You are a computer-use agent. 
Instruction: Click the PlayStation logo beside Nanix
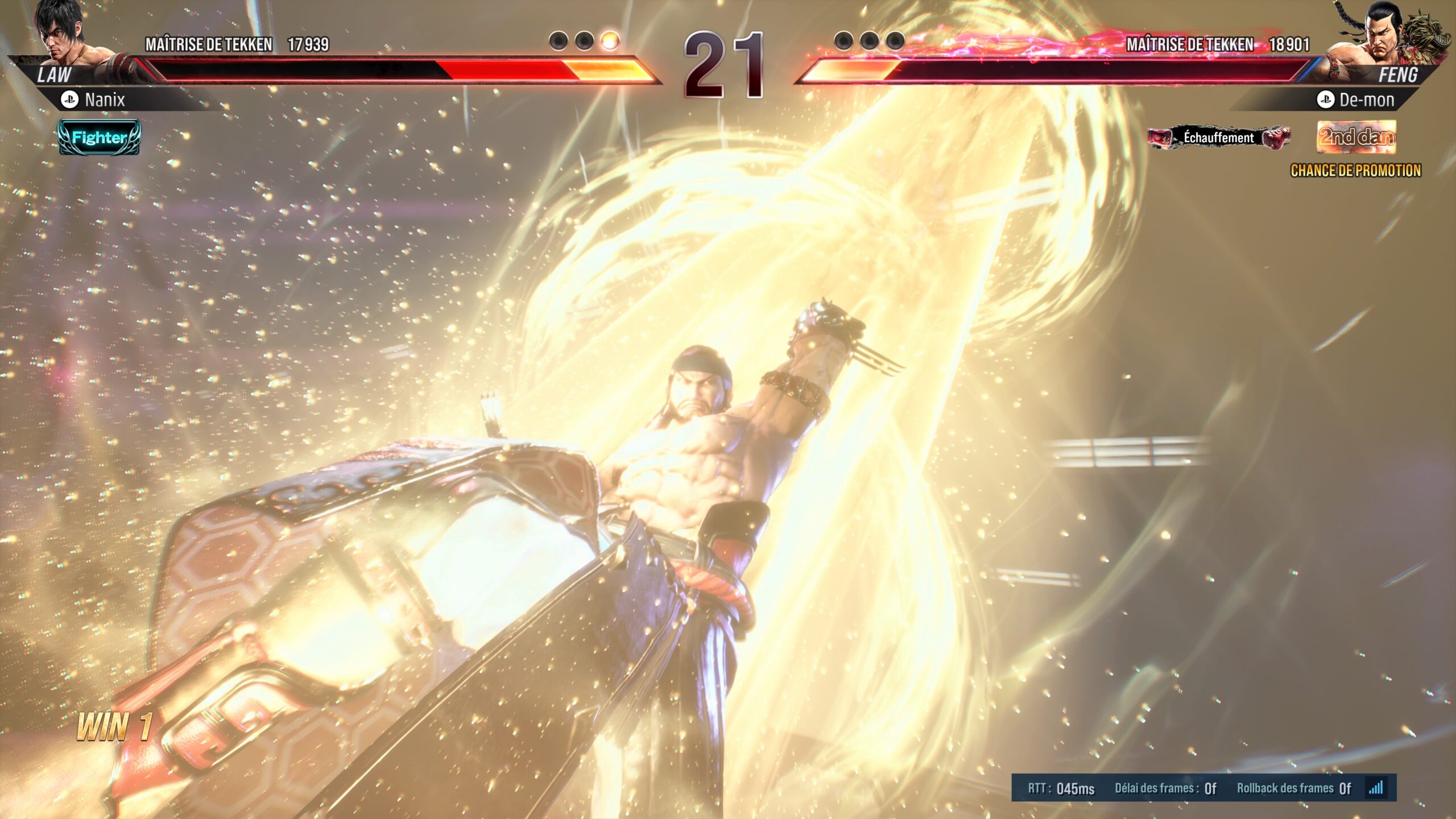[x=69, y=101]
